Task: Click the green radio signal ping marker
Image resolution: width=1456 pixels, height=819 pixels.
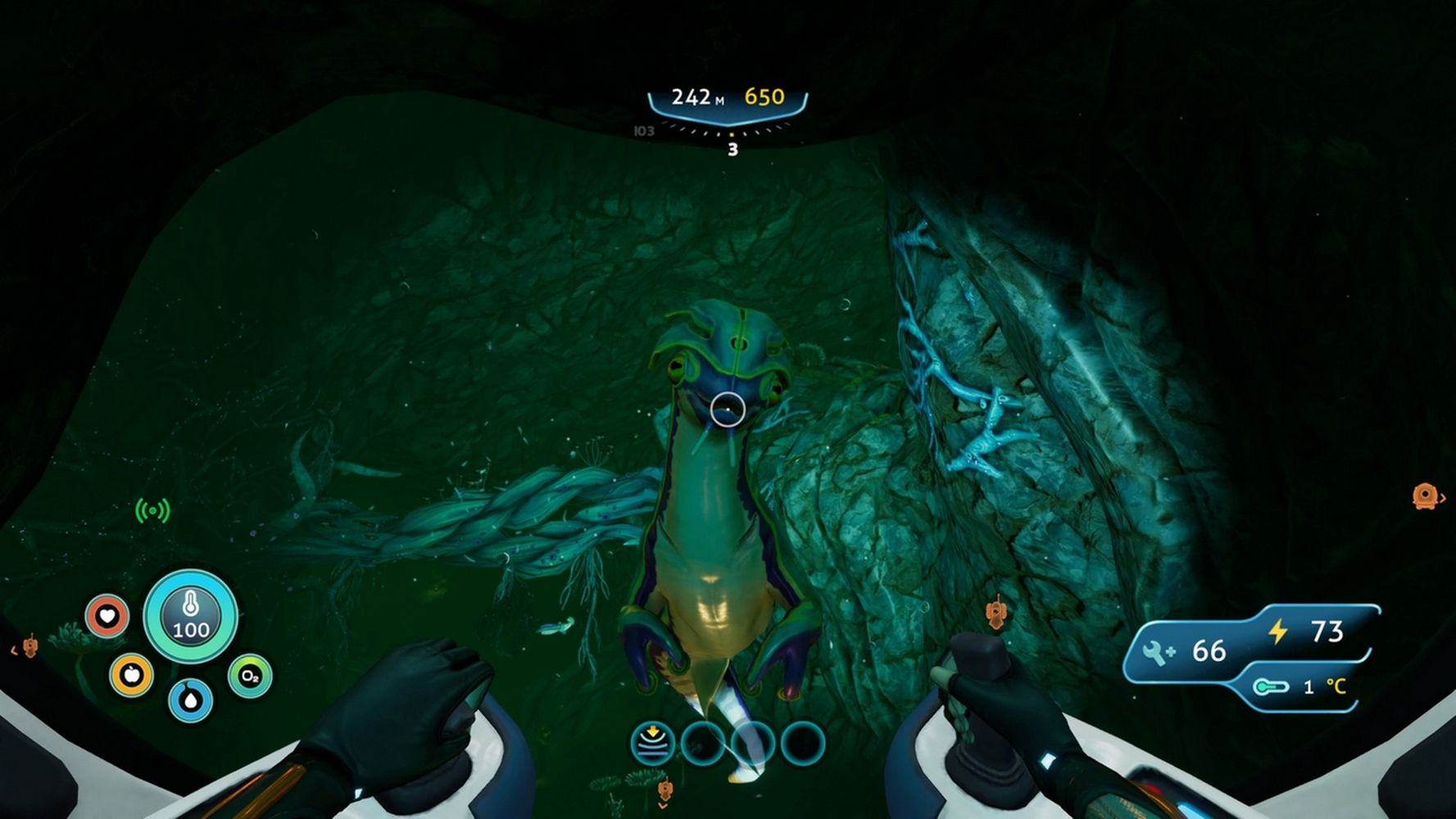Action: (152, 511)
